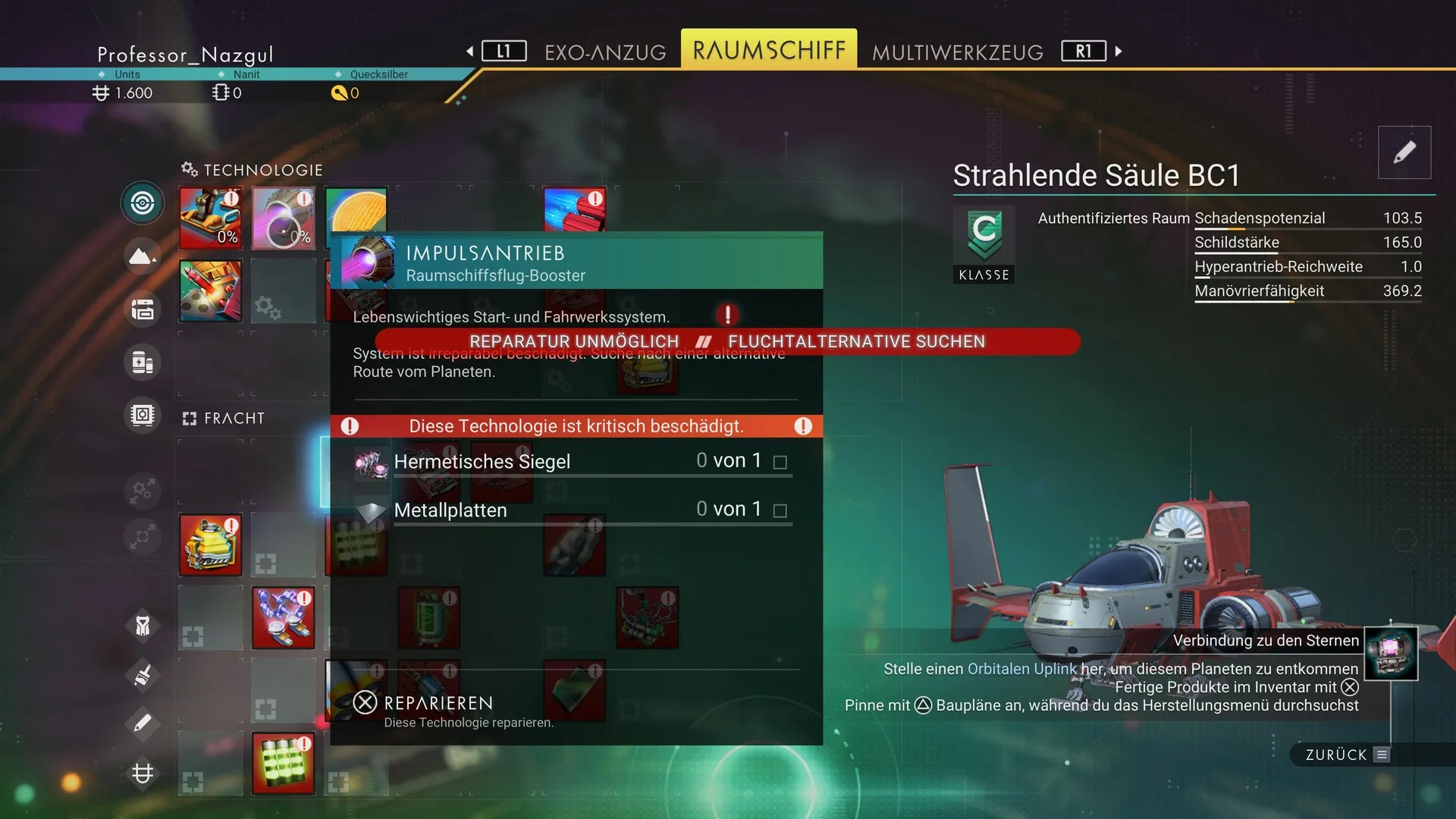The image size is (1456, 819).
Task: Open the units currency sidebar icon
Action: coord(143,773)
